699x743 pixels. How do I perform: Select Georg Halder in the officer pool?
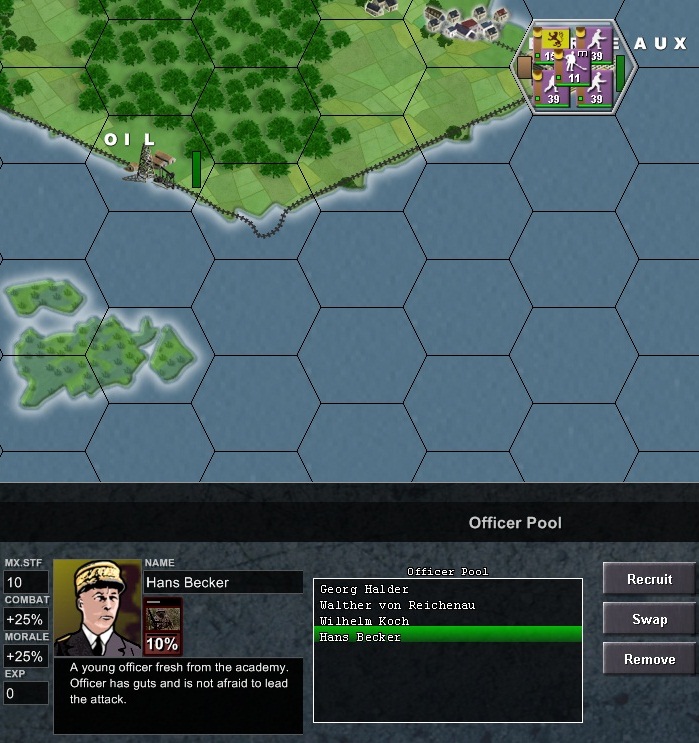click(364, 590)
